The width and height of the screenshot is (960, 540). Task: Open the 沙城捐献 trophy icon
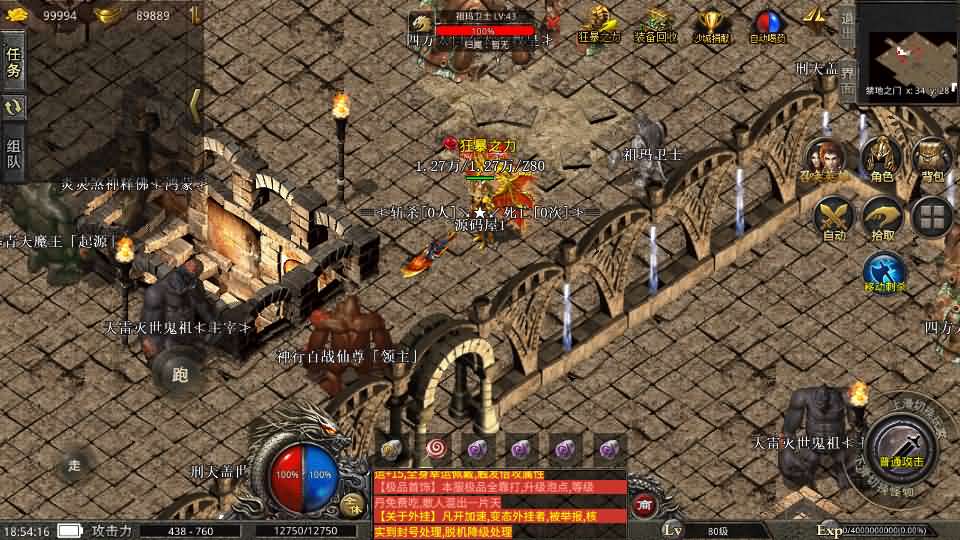(x=711, y=24)
